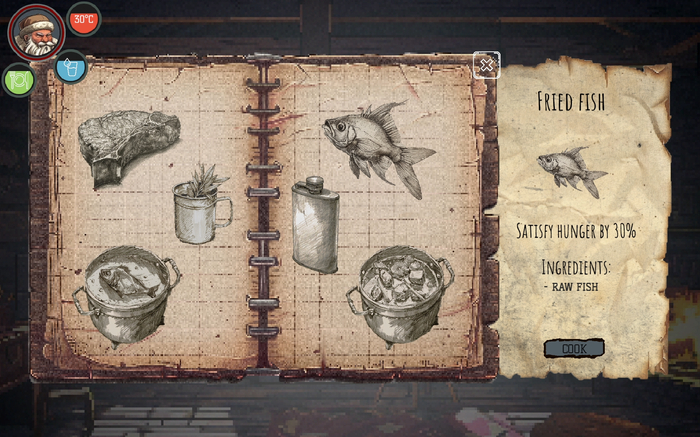Click the Cook button

(x=574, y=348)
